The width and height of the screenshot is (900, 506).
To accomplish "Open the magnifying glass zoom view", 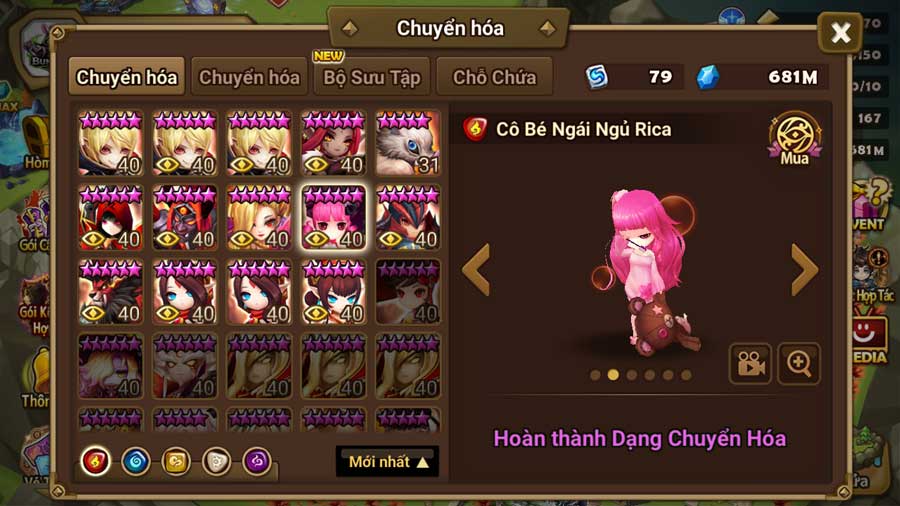I will [799, 364].
